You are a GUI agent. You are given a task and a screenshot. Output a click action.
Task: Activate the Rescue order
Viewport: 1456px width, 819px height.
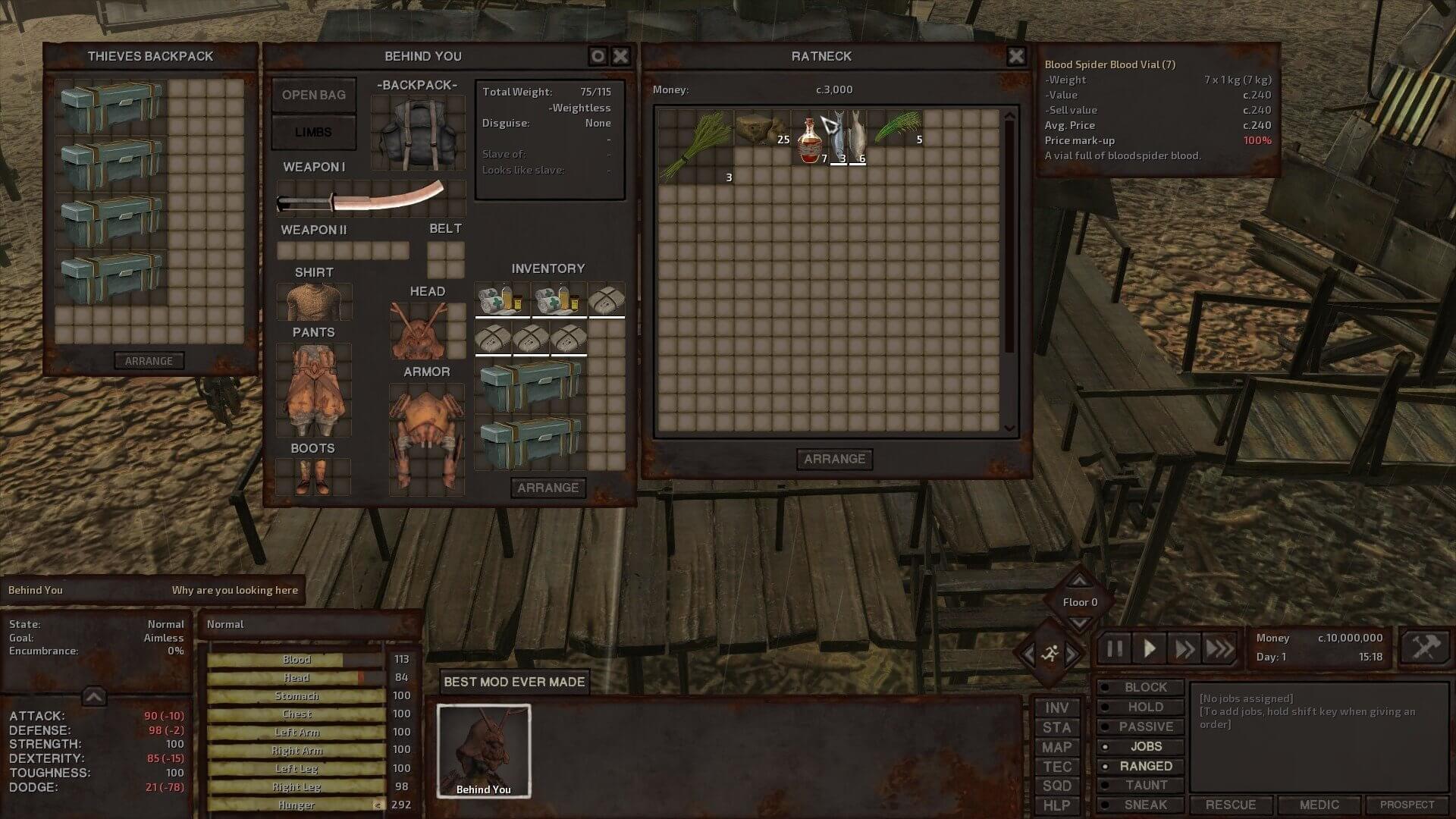click(1230, 805)
